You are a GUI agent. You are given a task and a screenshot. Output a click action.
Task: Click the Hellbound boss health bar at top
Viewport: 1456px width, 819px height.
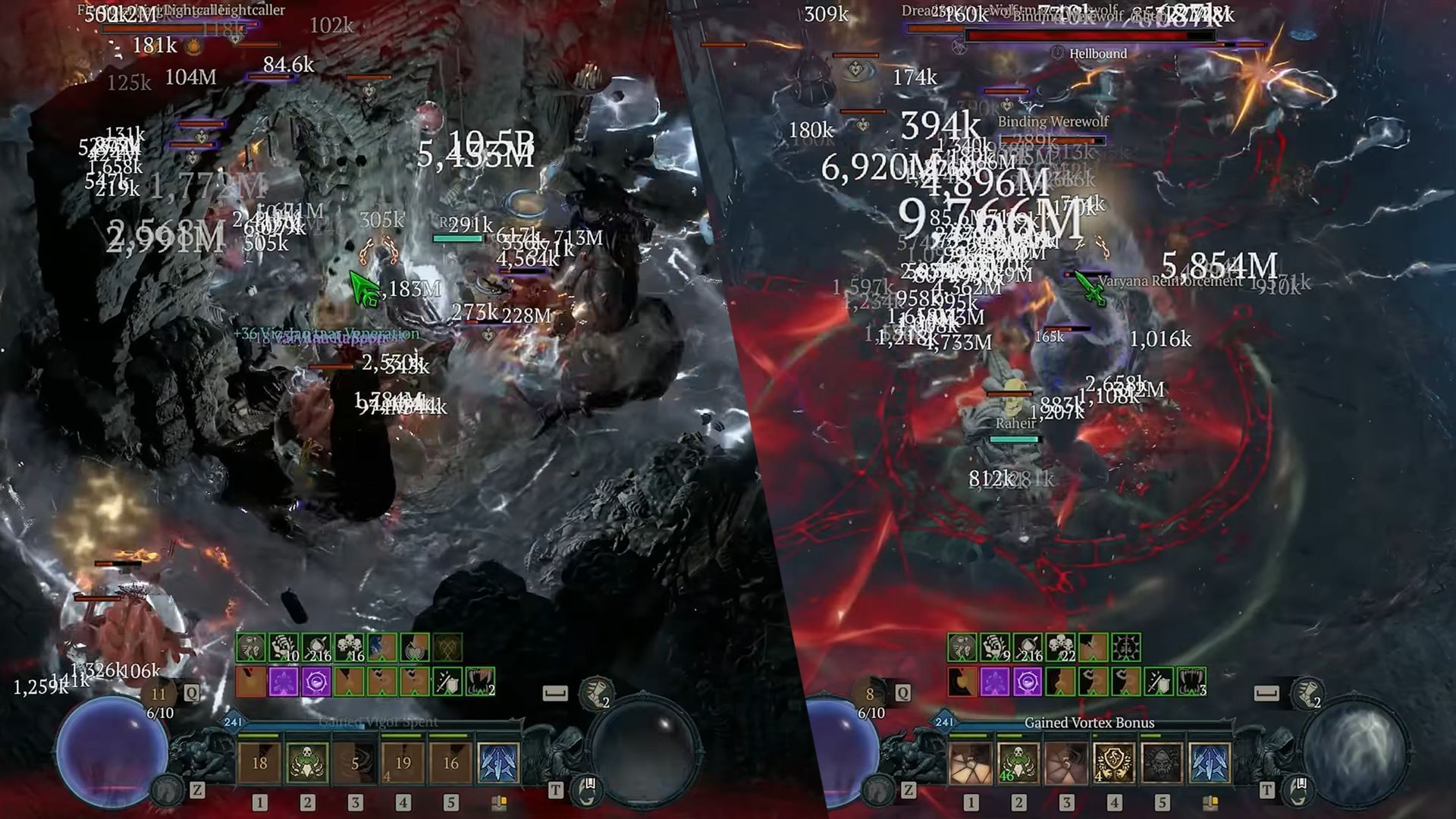[x=1092, y=33]
